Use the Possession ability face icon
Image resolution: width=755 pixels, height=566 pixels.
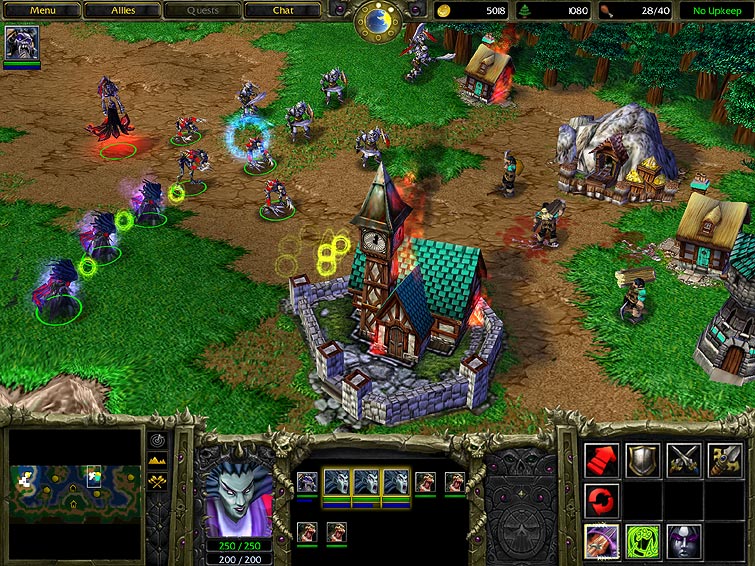tap(684, 541)
